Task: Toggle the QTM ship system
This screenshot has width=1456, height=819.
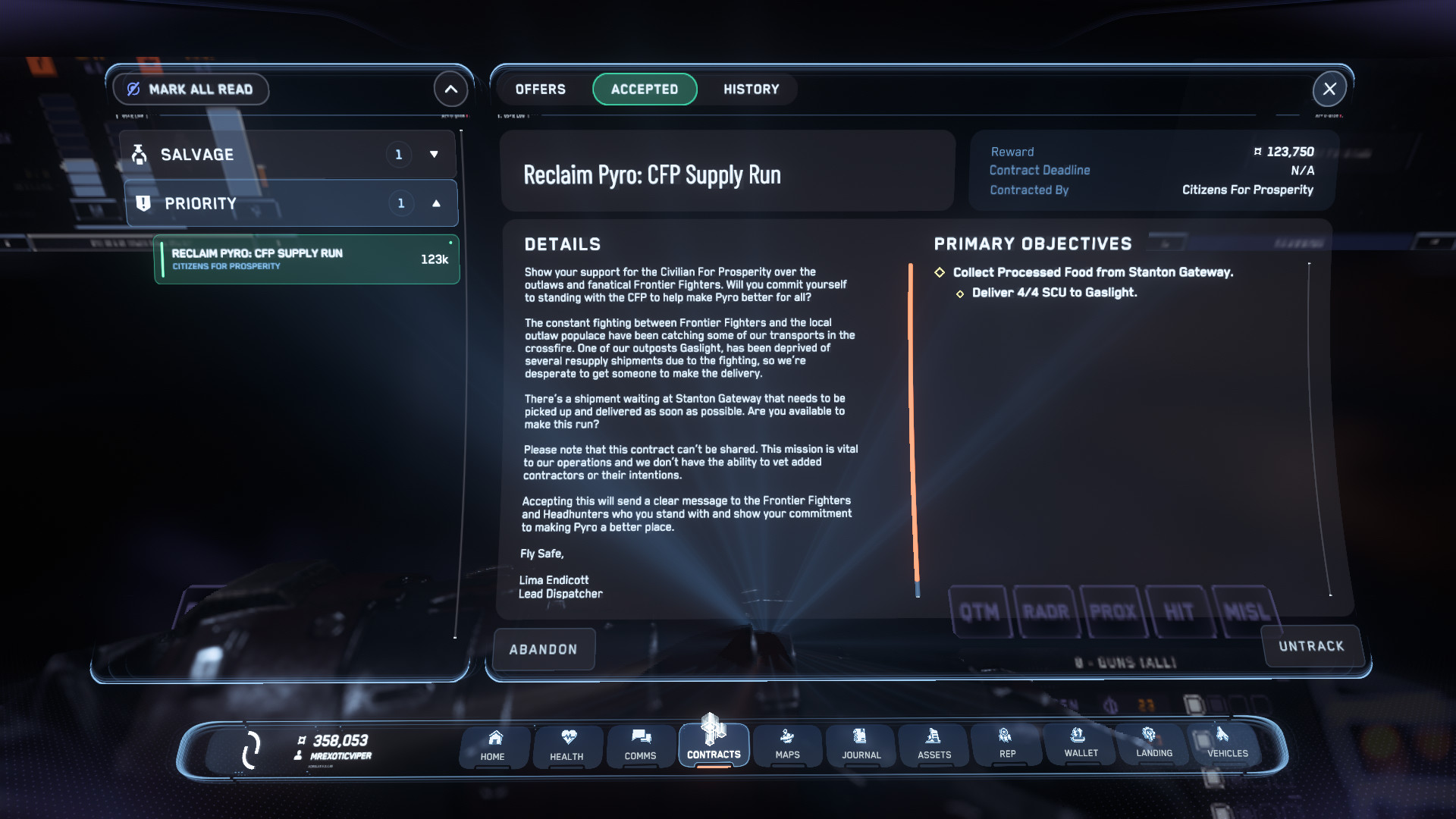Action: coord(981,611)
